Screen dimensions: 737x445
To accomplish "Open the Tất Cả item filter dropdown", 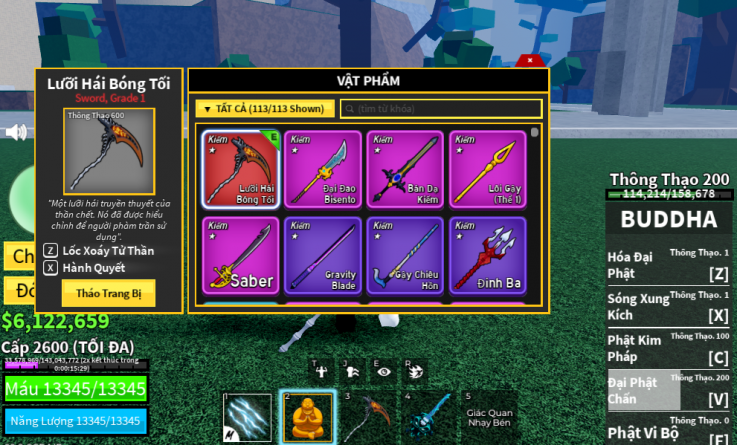I will click(264, 109).
